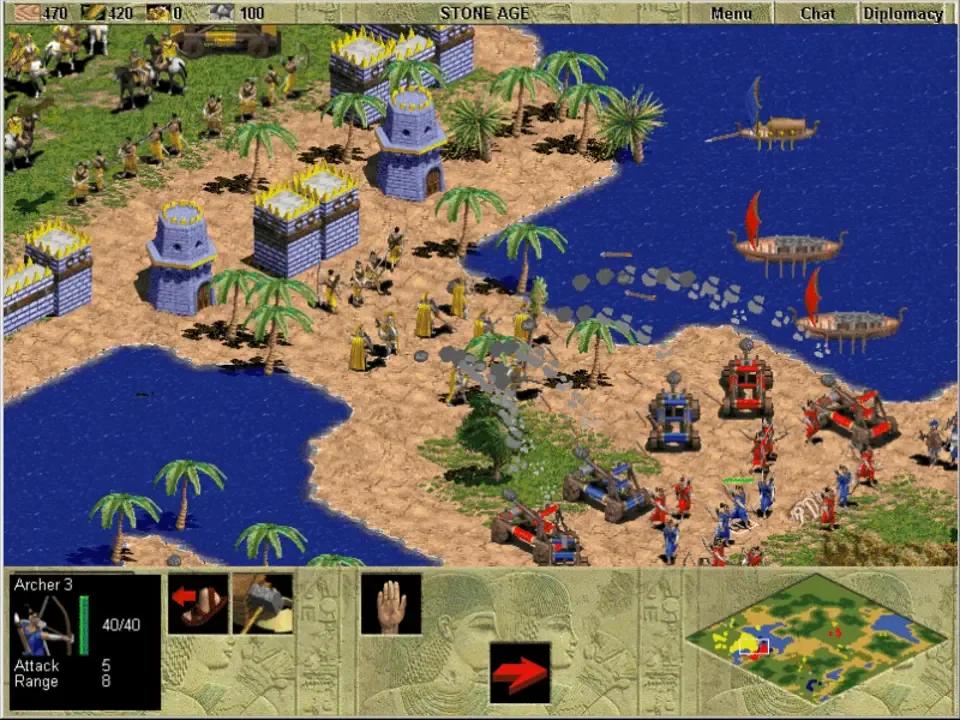Click the sandal with red arrow icon

[x=198, y=604]
